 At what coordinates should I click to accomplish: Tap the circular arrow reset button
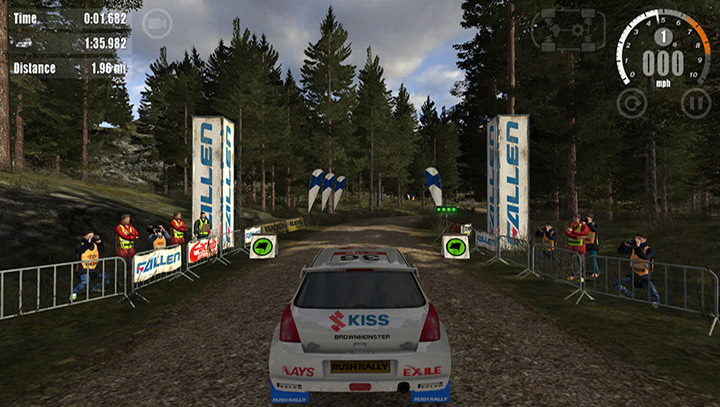[x=631, y=102]
